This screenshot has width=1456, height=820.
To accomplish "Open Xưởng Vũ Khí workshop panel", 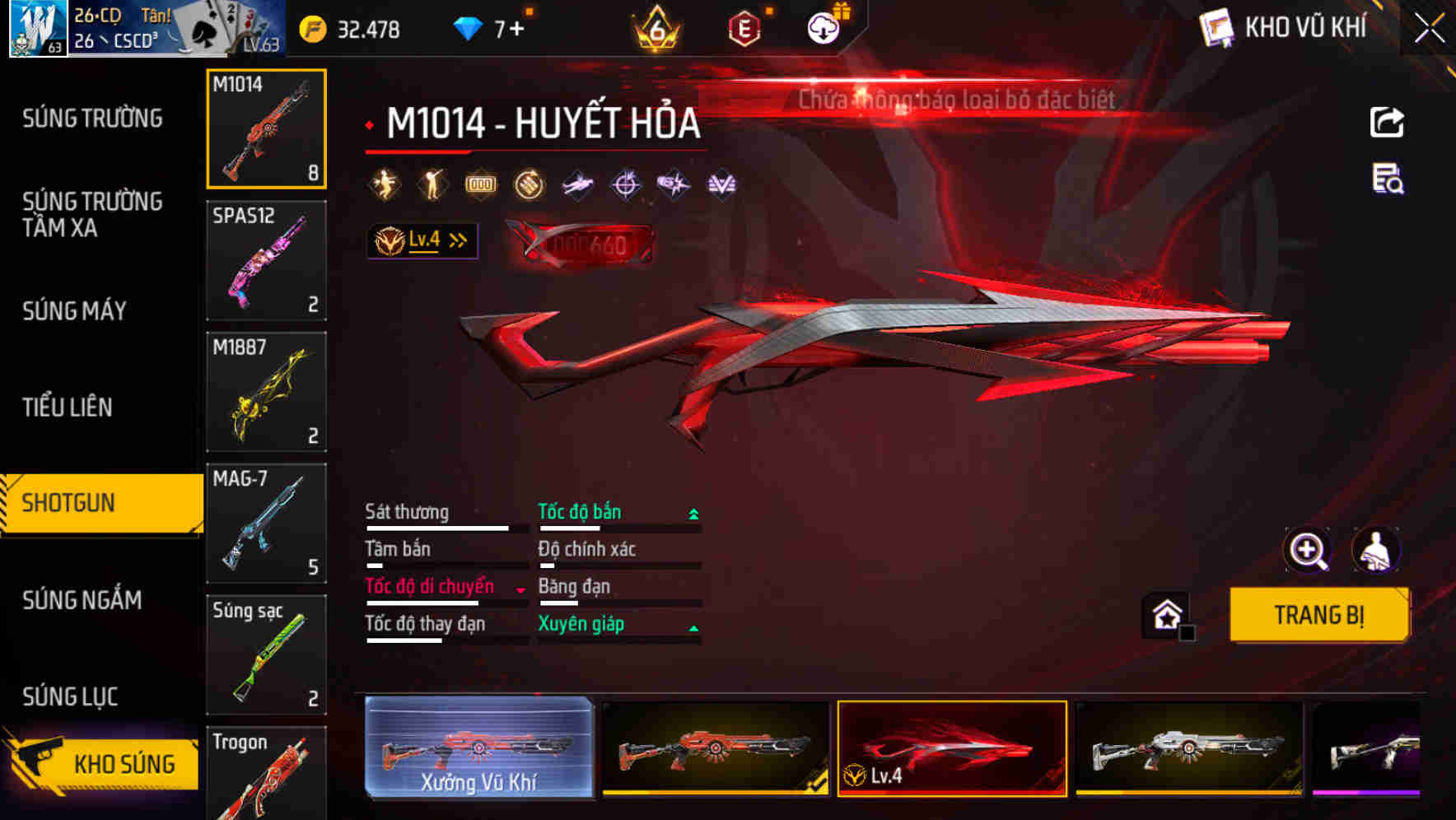I will pyautogui.click(x=480, y=748).
